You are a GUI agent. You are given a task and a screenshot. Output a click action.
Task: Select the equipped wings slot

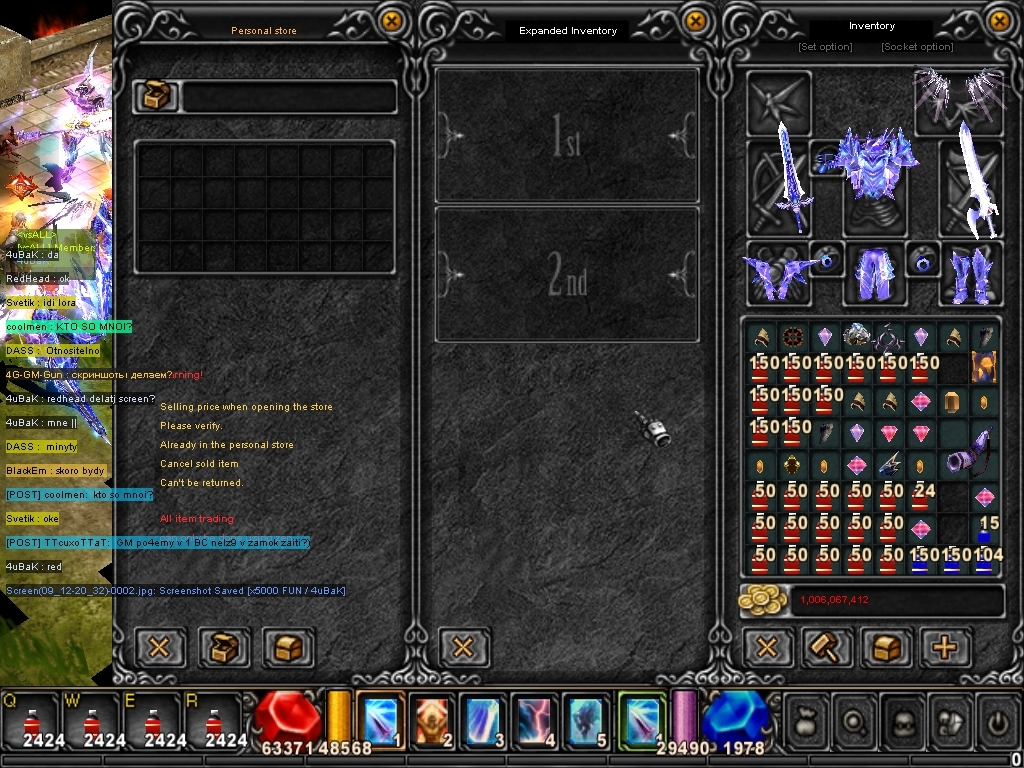click(958, 97)
